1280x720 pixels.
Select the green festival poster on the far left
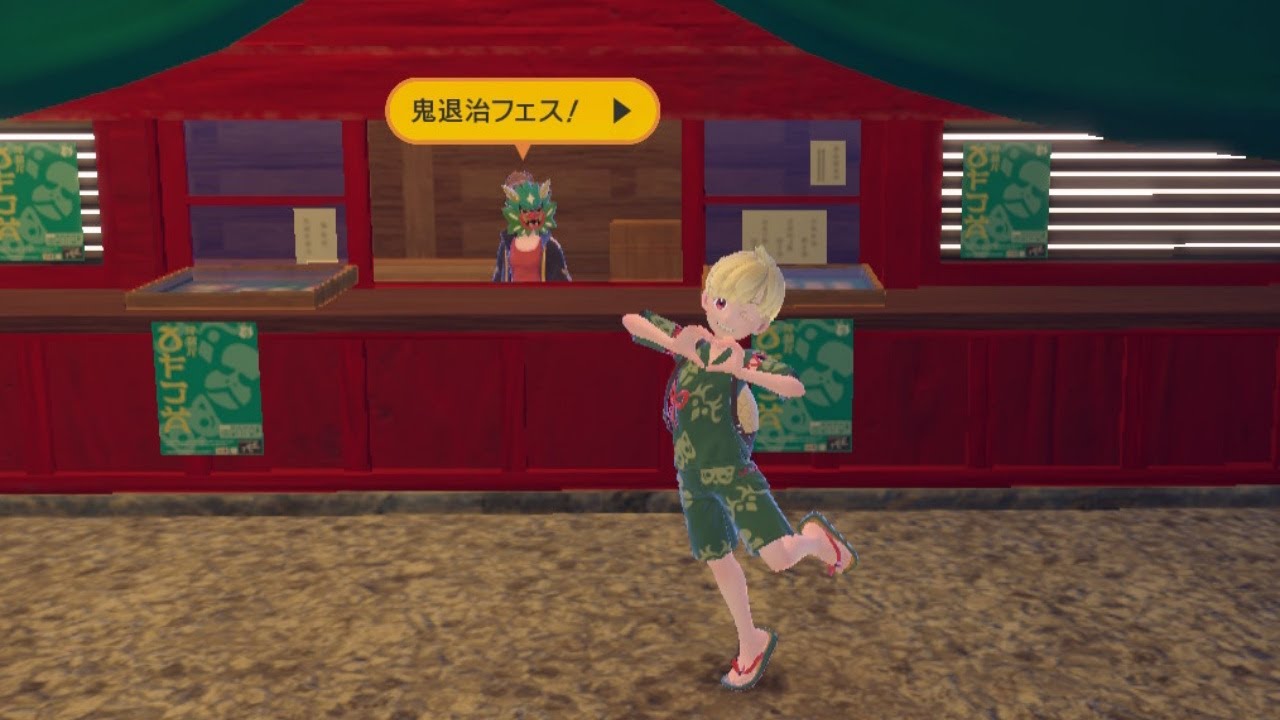click(40, 200)
